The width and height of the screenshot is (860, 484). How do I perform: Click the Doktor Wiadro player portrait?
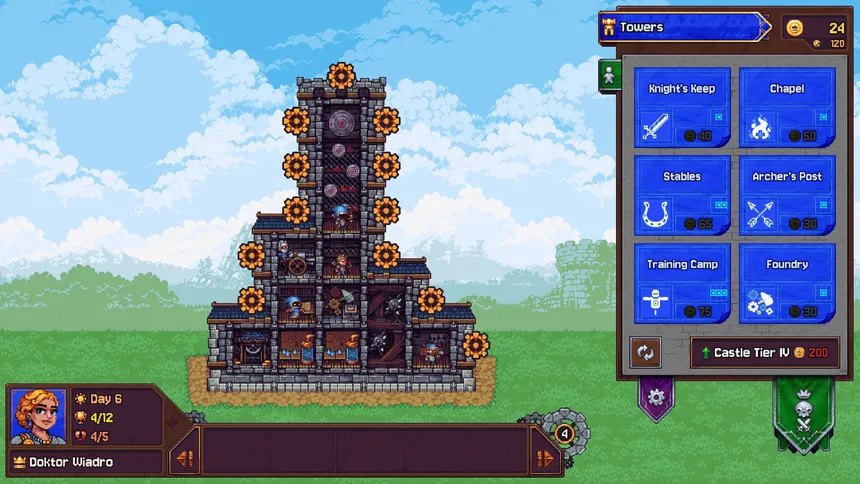point(38,416)
